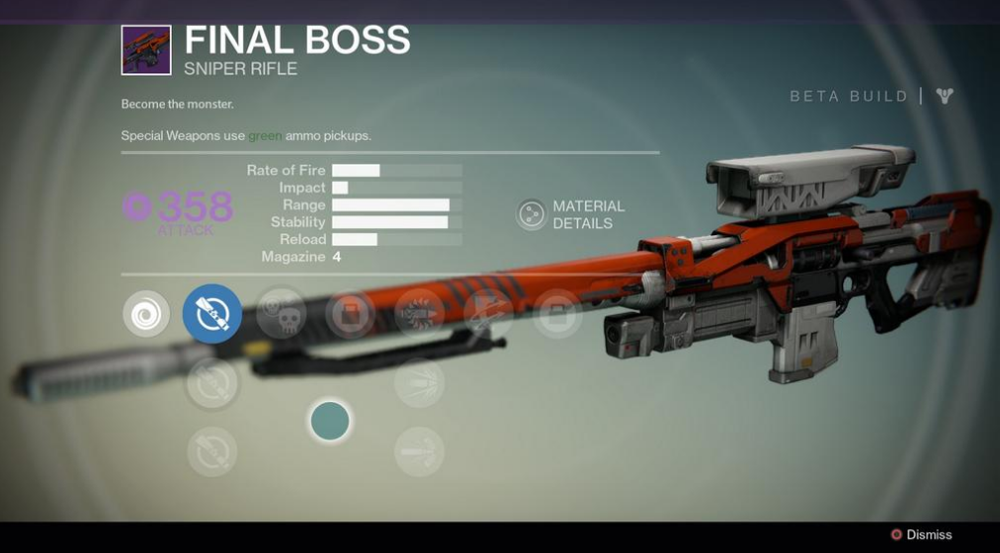Screen dimensions: 1000x553
Task: Choose the highlighted blue scope perk
Action: (212, 313)
